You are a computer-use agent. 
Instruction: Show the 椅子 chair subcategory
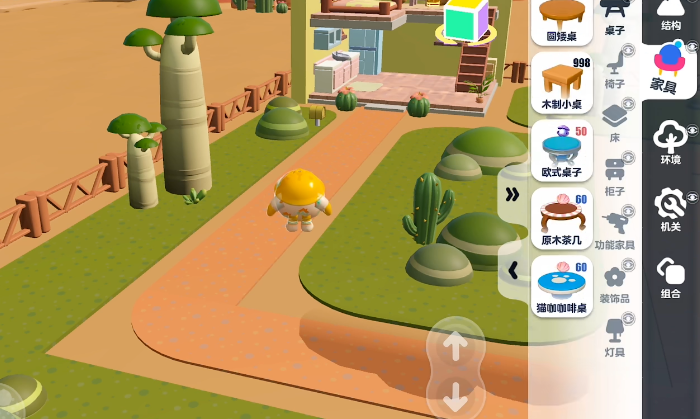tap(615, 70)
